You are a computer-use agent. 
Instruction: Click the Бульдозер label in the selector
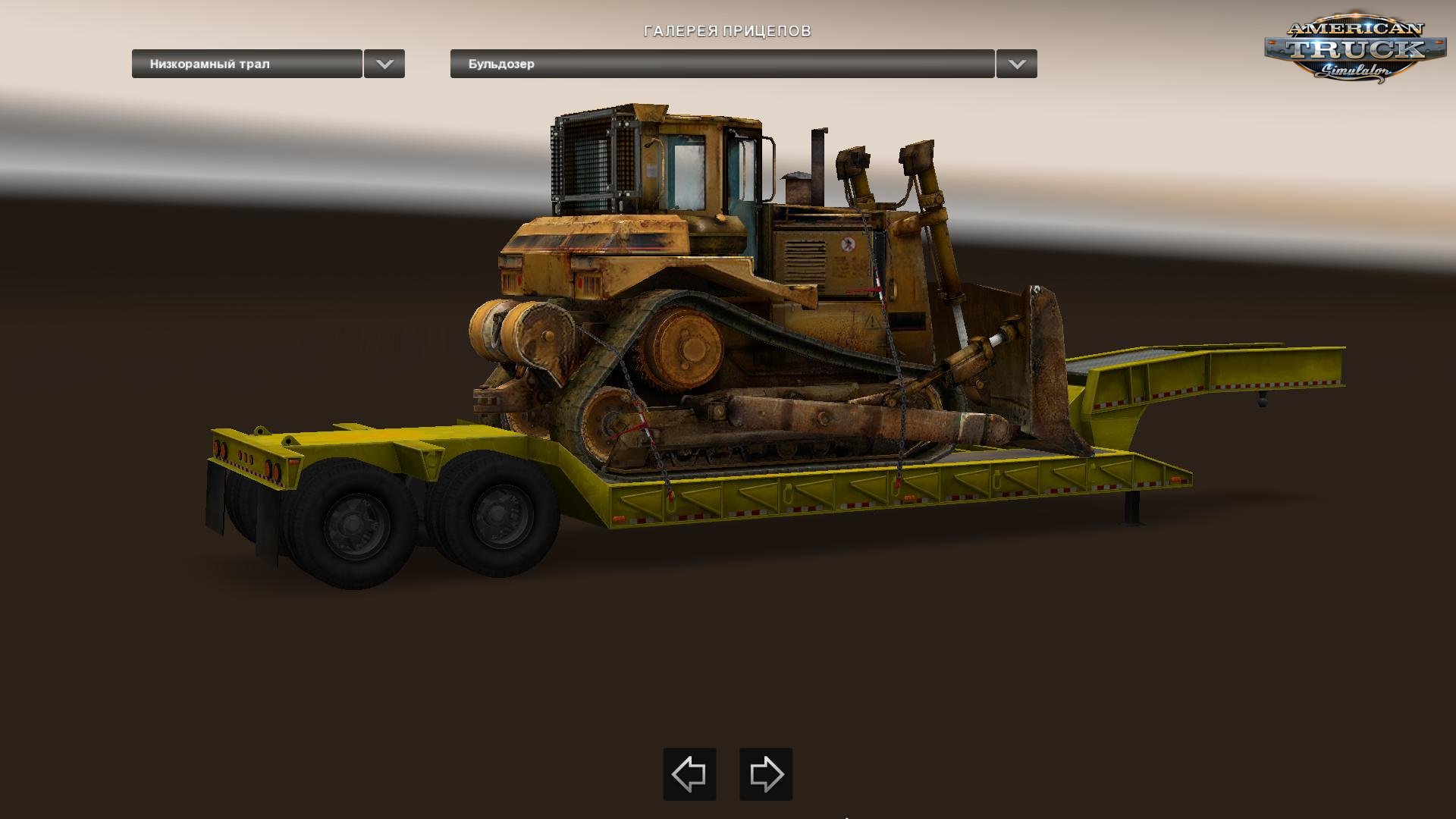point(500,64)
